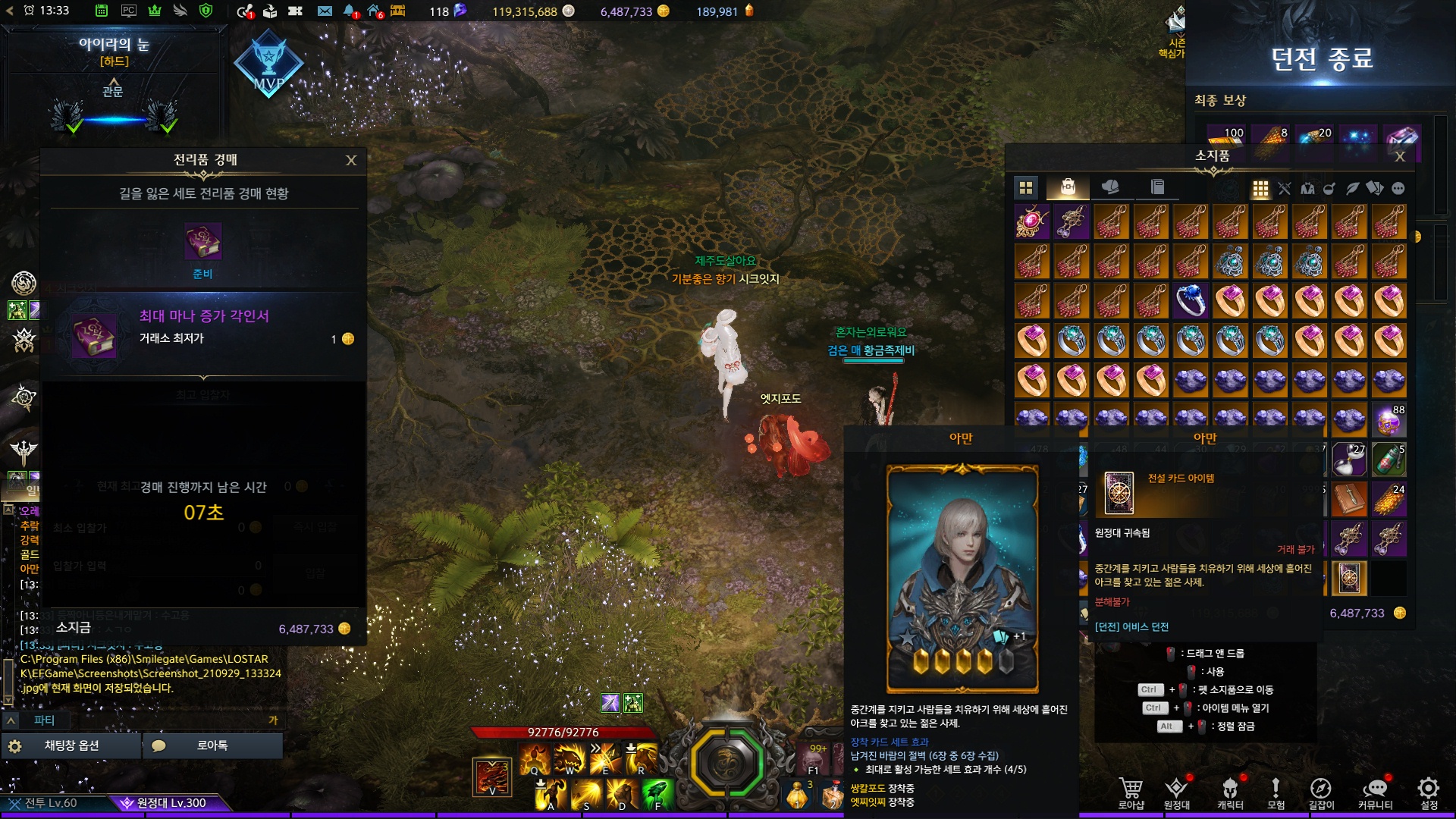The width and height of the screenshot is (1456, 819).
Task: Open chat window options (채팅창 옵션)
Action: coord(71,745)
